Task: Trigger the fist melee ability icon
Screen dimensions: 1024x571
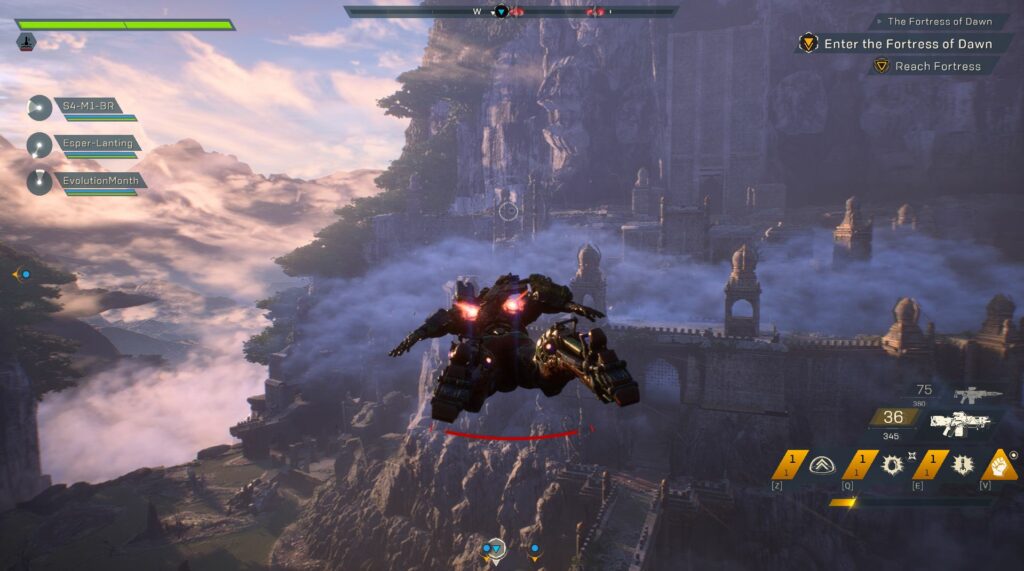Action: coord(999,464)
